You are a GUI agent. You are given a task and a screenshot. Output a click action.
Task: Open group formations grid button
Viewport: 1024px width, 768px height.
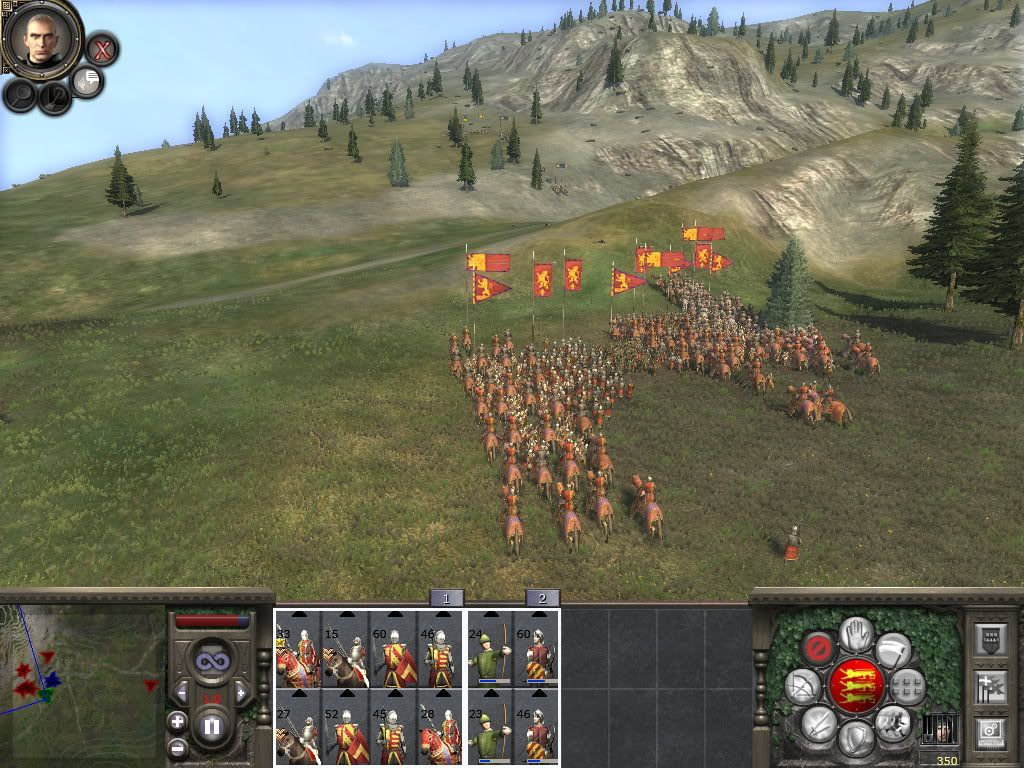906,687
